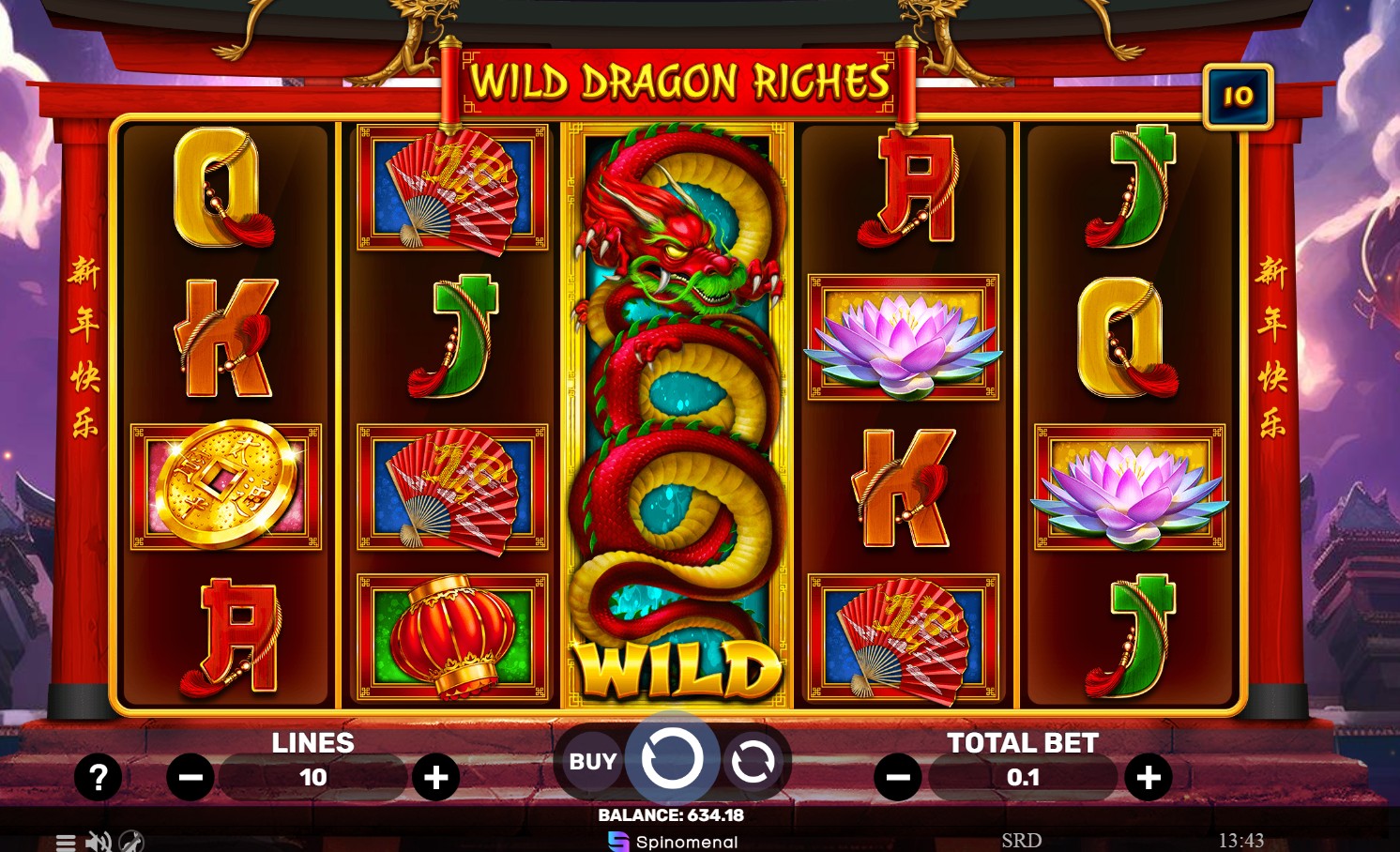This screenshot has height=852, width=1400.
Task: Decrease total bet with the minus button
Action: coord(899,777)
